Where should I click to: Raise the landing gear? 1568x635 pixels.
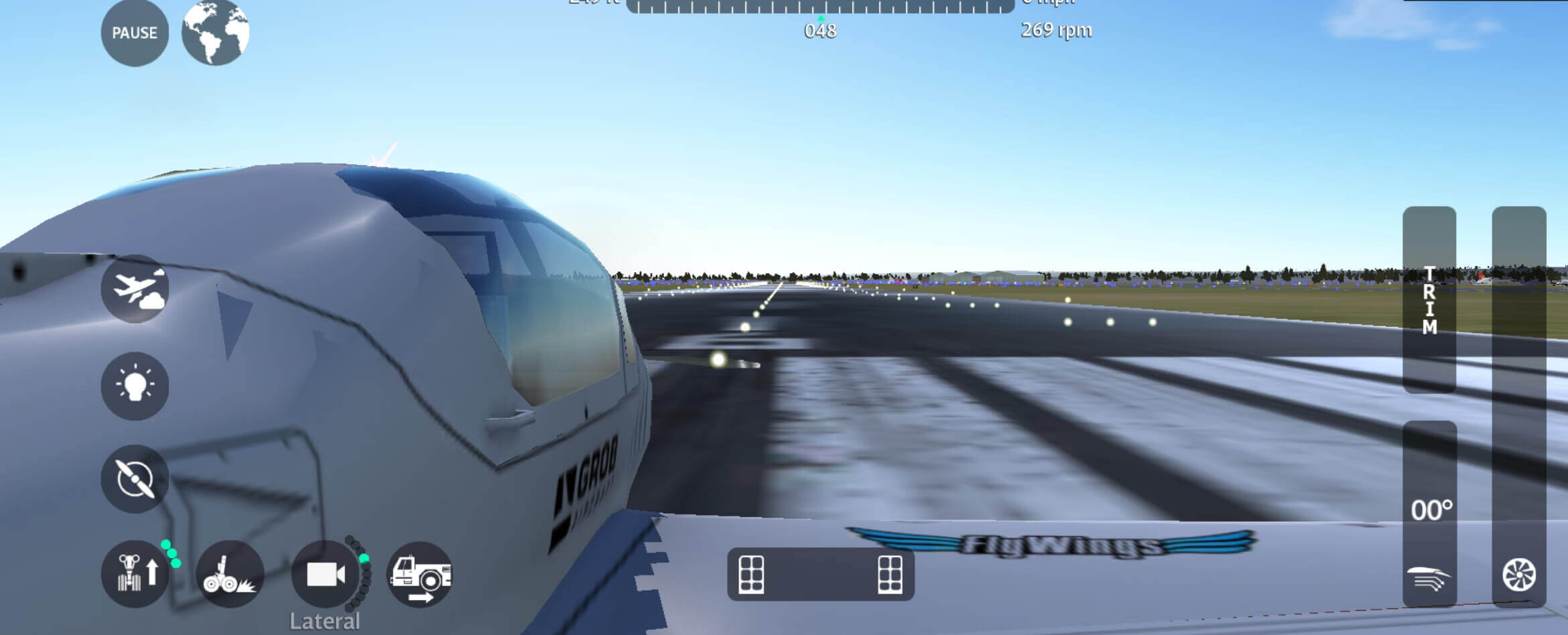click(136, 574)
